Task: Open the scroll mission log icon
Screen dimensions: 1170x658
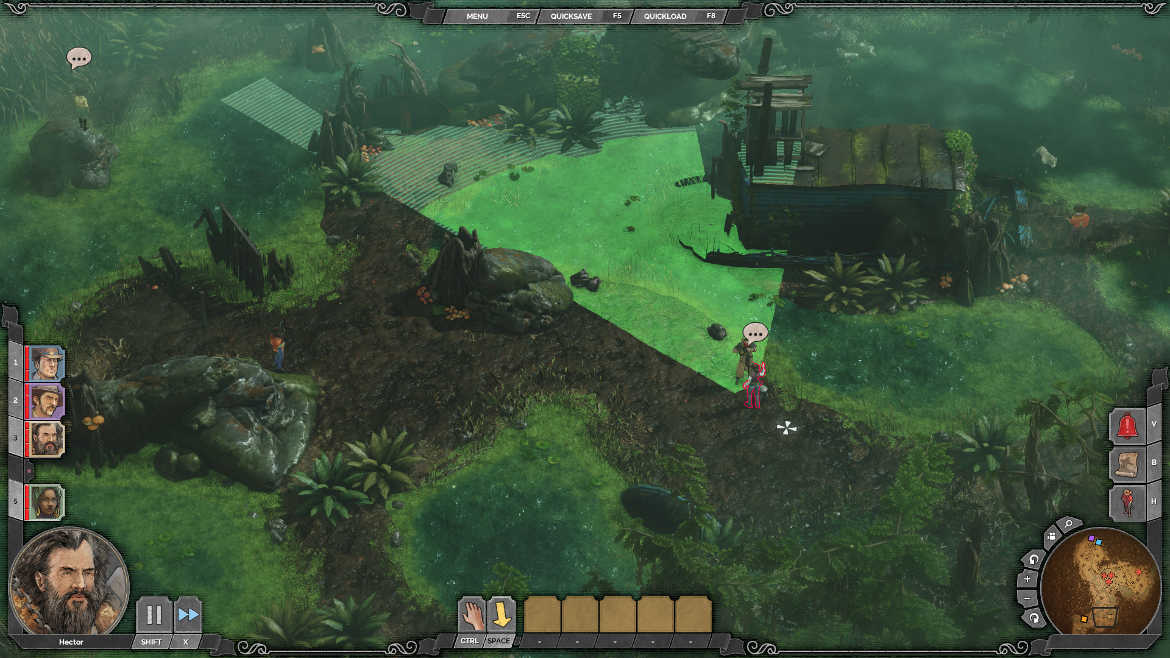Action: click(x=1128, y=463)
